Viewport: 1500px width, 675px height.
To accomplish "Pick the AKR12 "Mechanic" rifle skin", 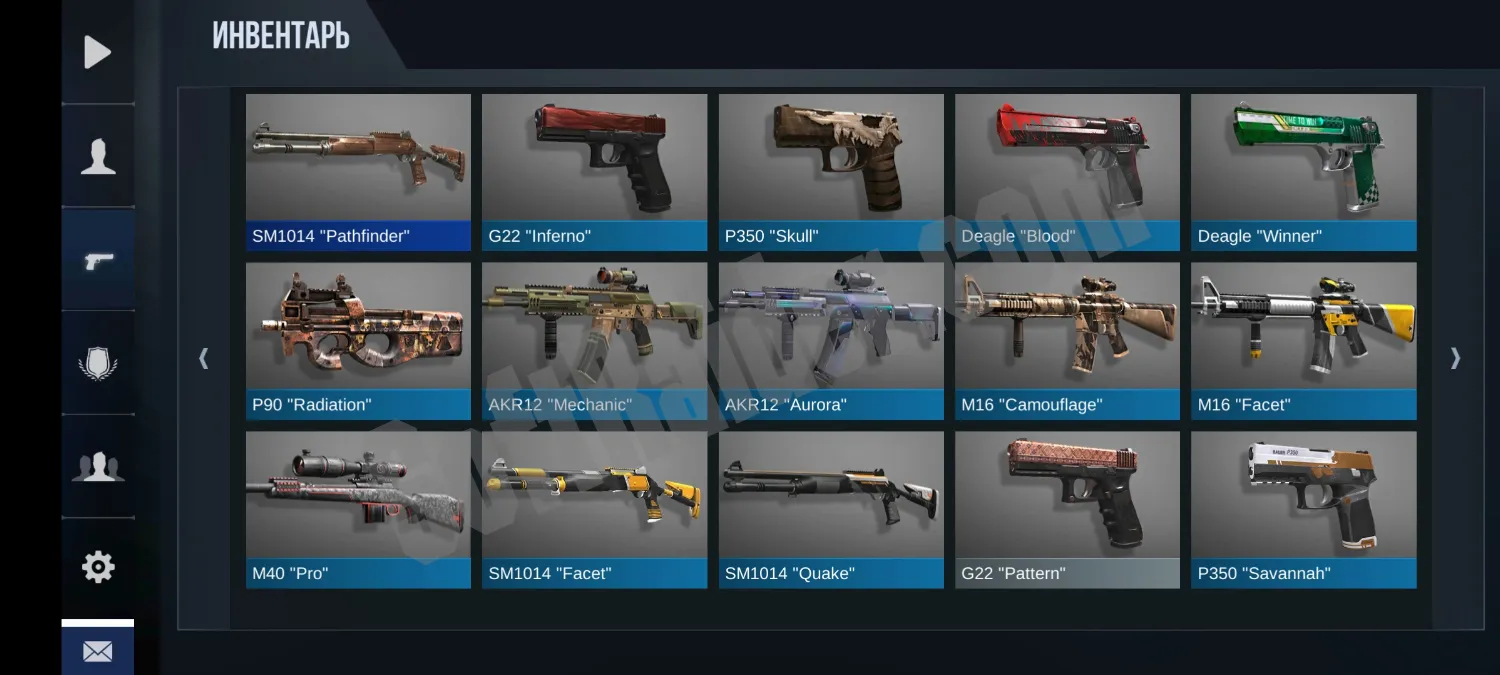I will (x=594, y=340).
